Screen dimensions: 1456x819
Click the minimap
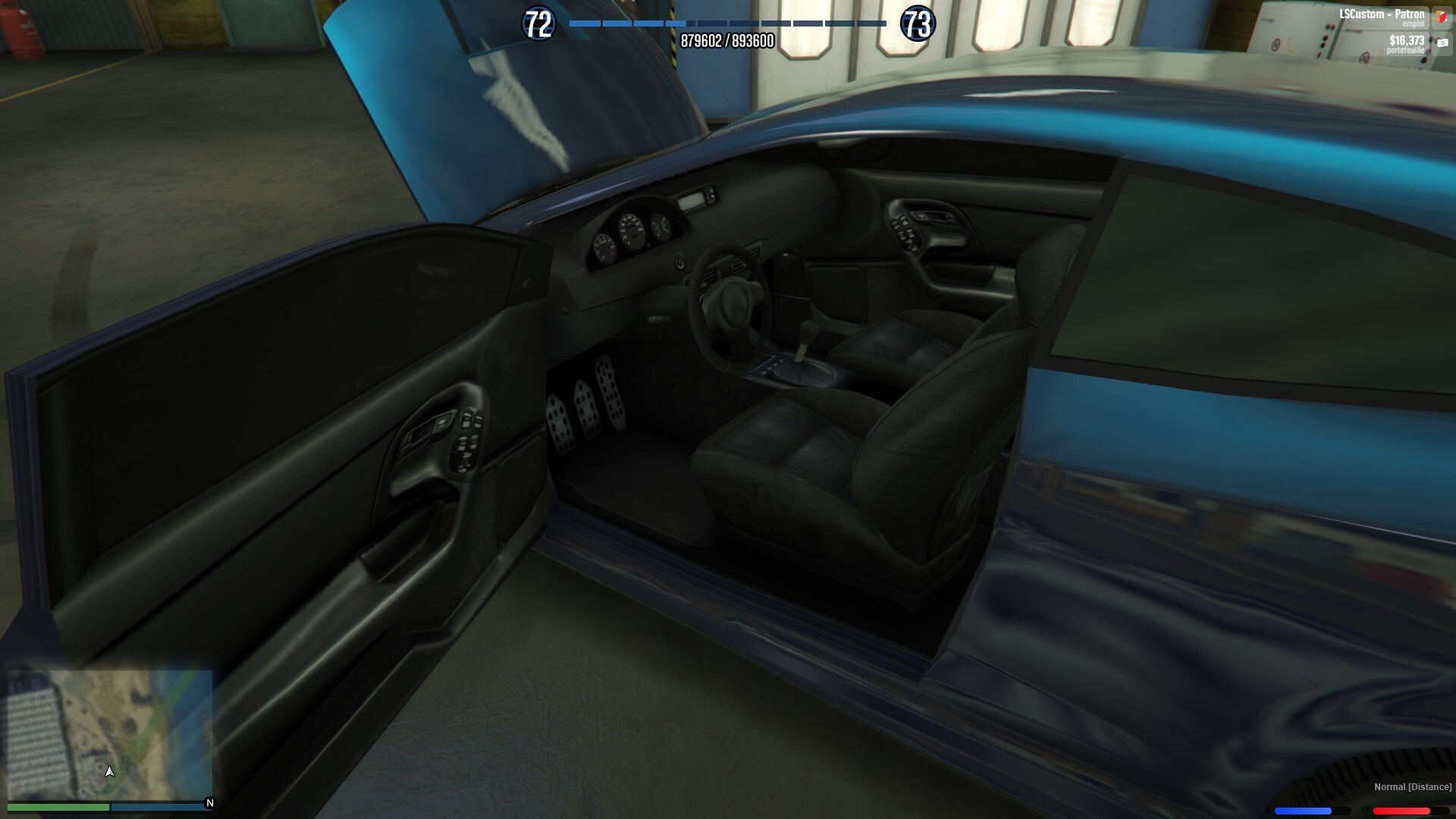110,734
